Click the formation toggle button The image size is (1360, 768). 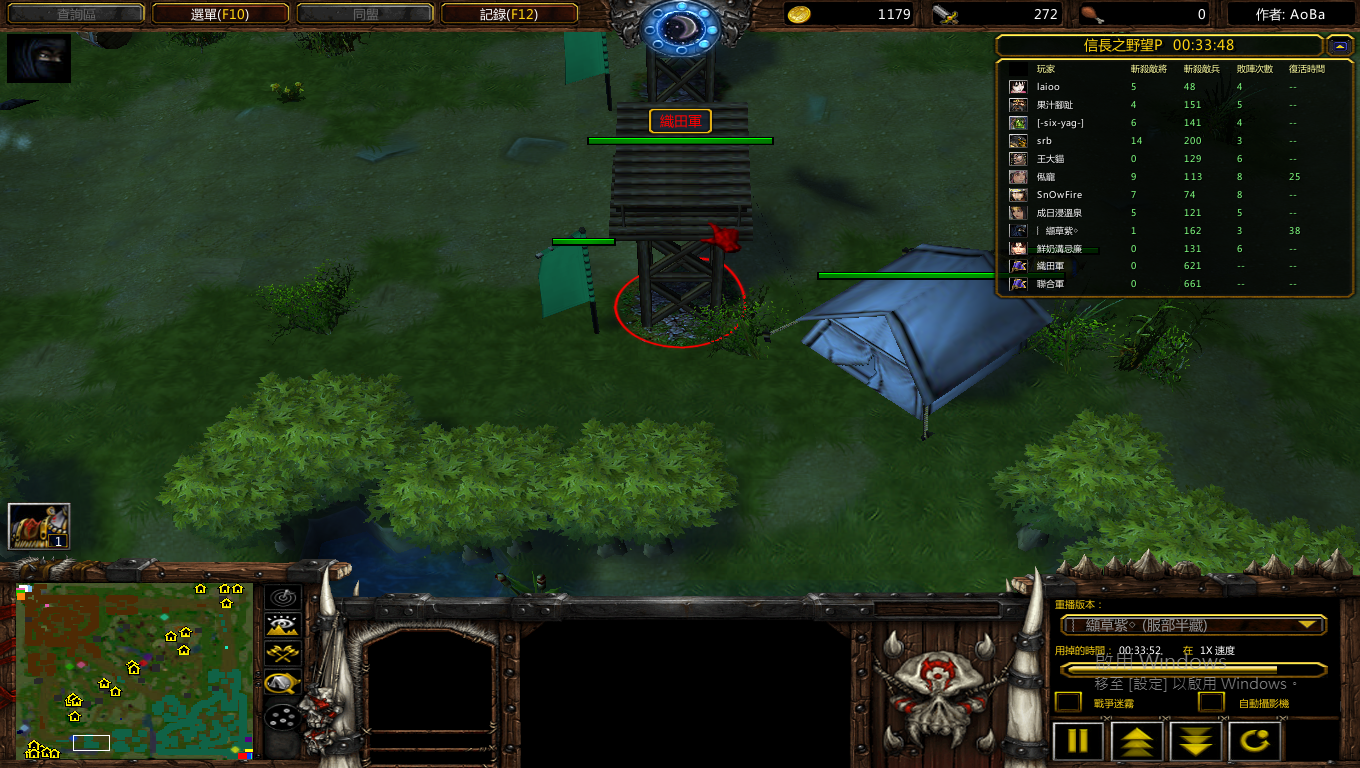[284, 717]
